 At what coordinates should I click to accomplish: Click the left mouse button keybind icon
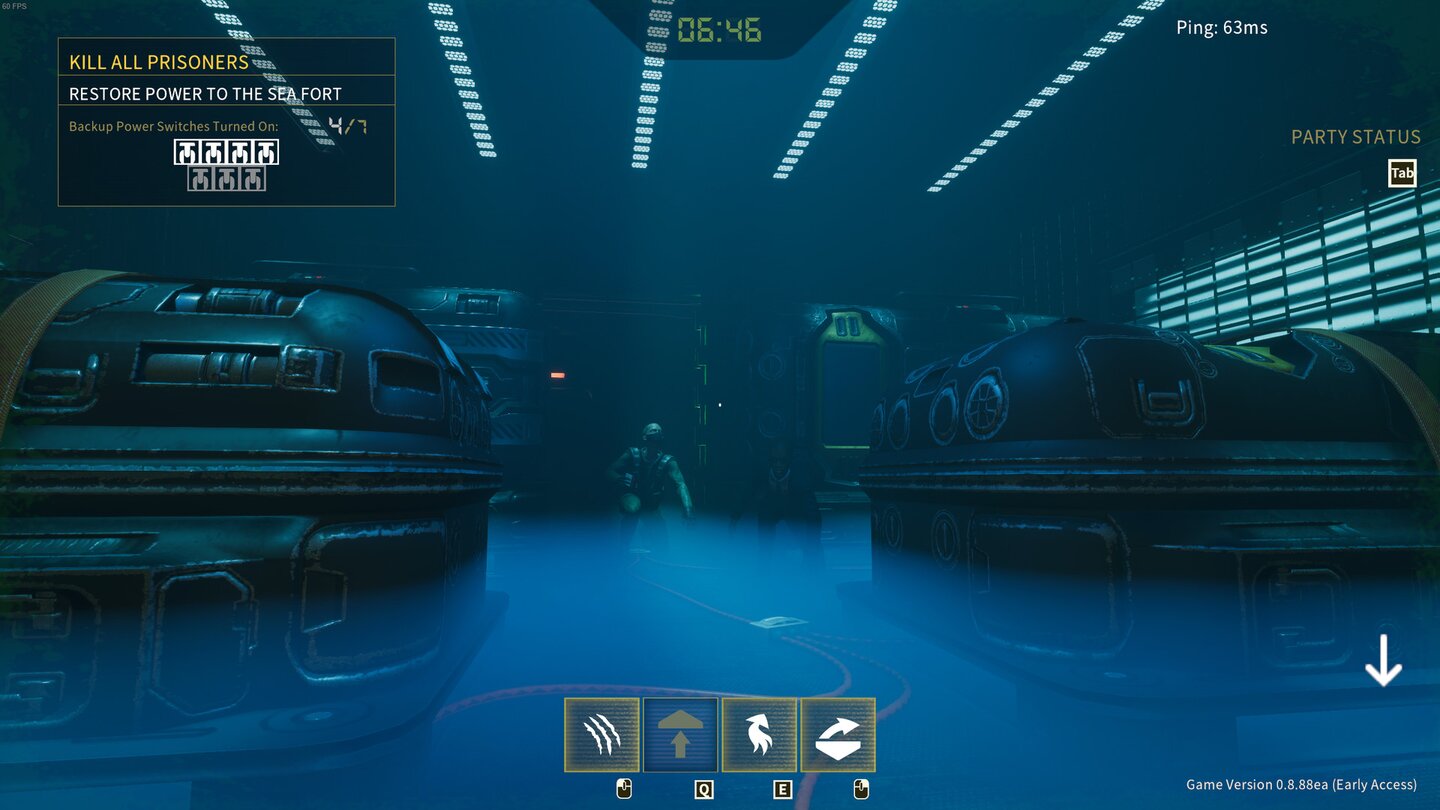(x=625, y=788)
